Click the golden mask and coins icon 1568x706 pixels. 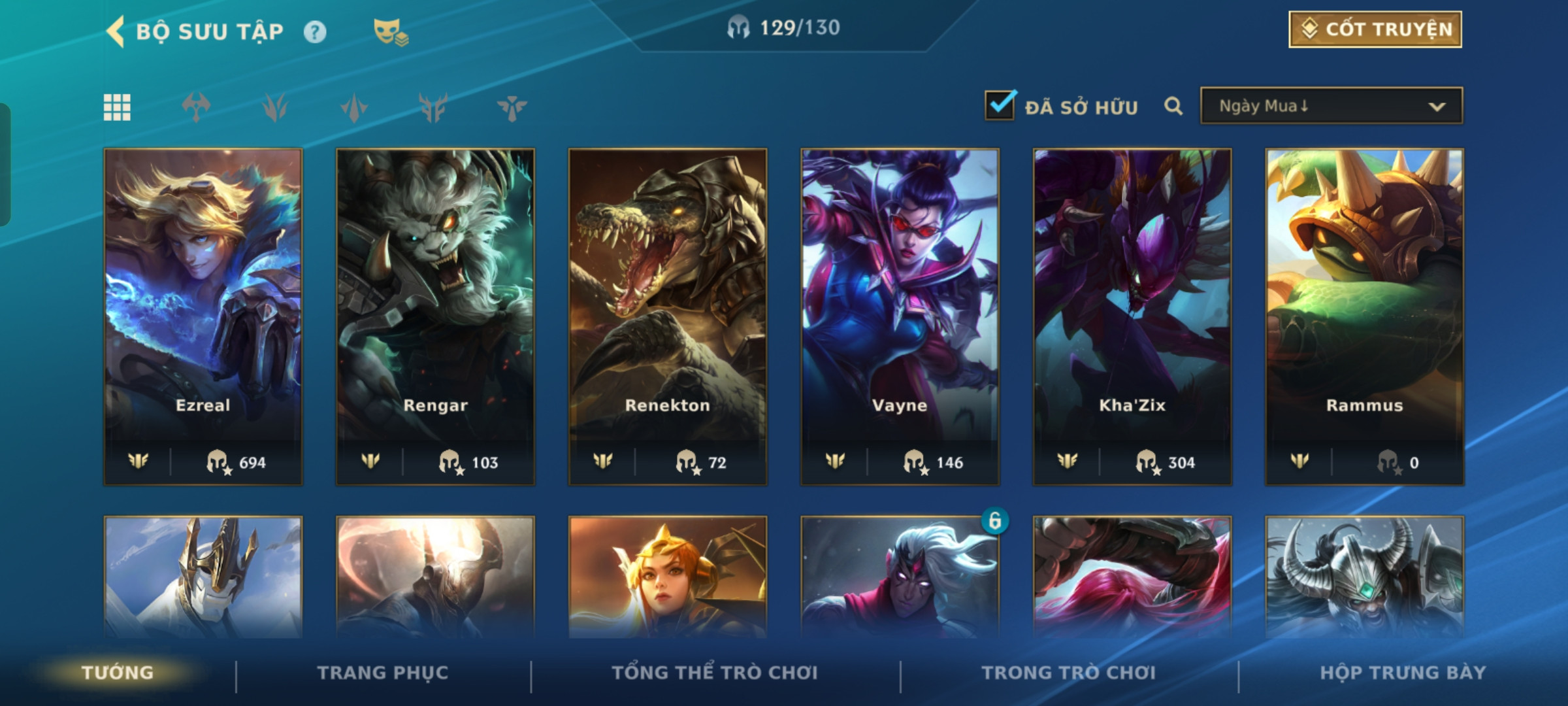(x=390, y=31)
